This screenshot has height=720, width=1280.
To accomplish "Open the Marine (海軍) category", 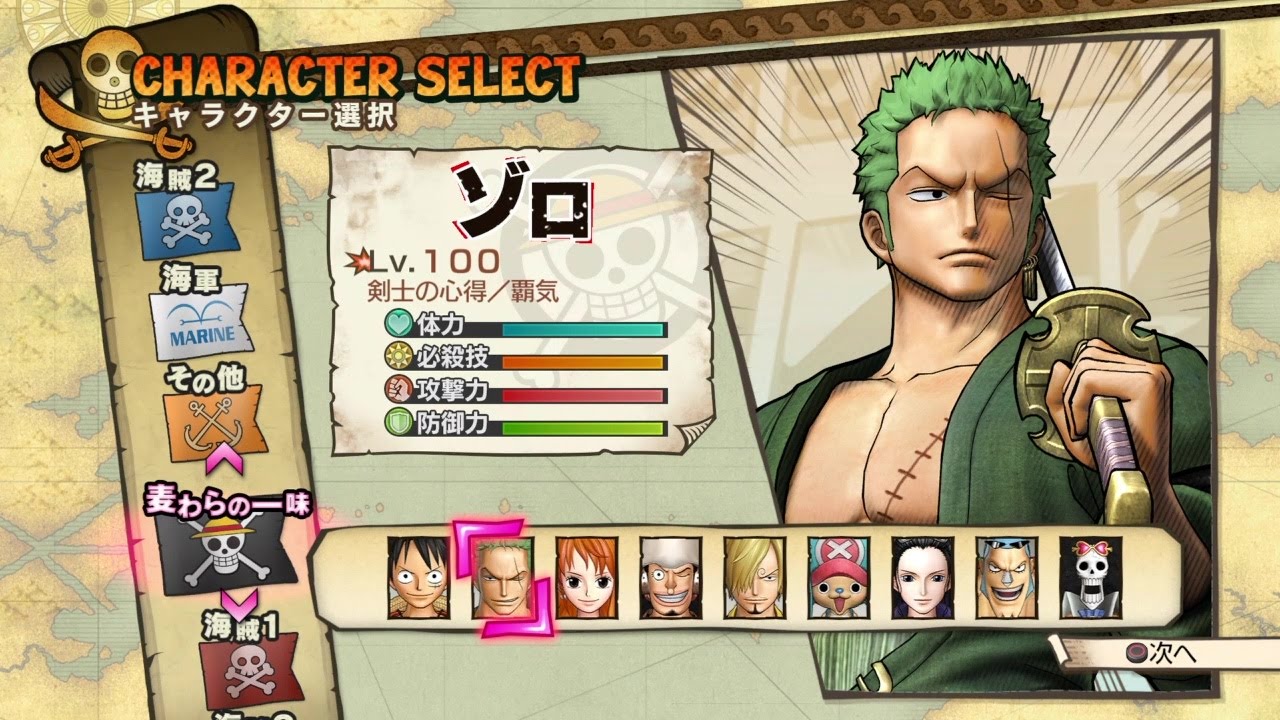I will [202, 325].
